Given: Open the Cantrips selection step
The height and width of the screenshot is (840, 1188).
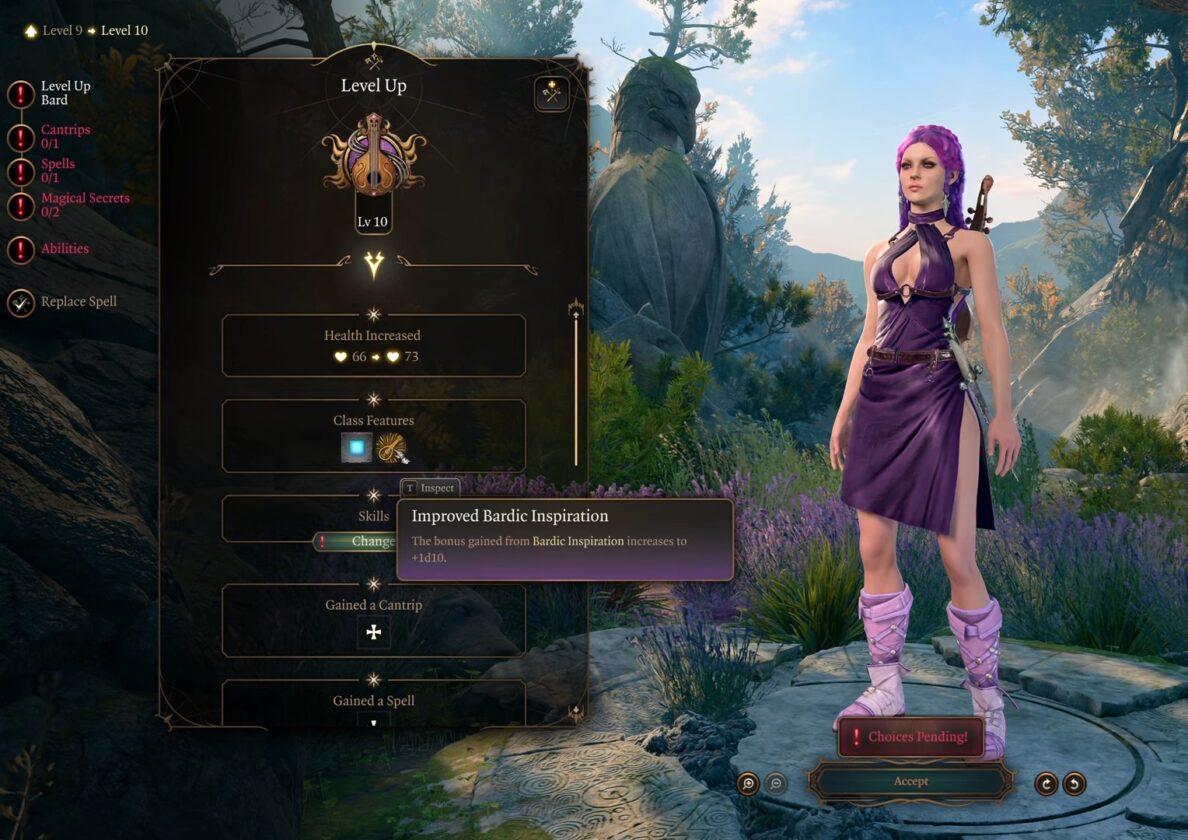Looking at the screenshot, I should click(64, 136).
